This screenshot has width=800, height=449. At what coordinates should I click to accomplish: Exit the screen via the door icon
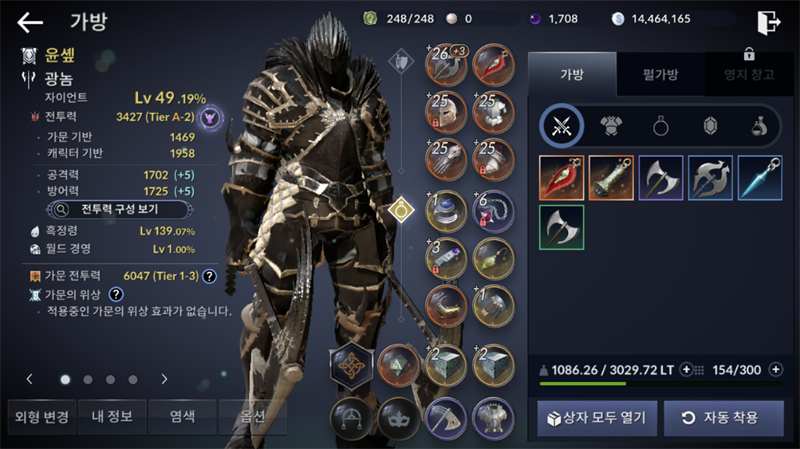(x=767, y=22)
